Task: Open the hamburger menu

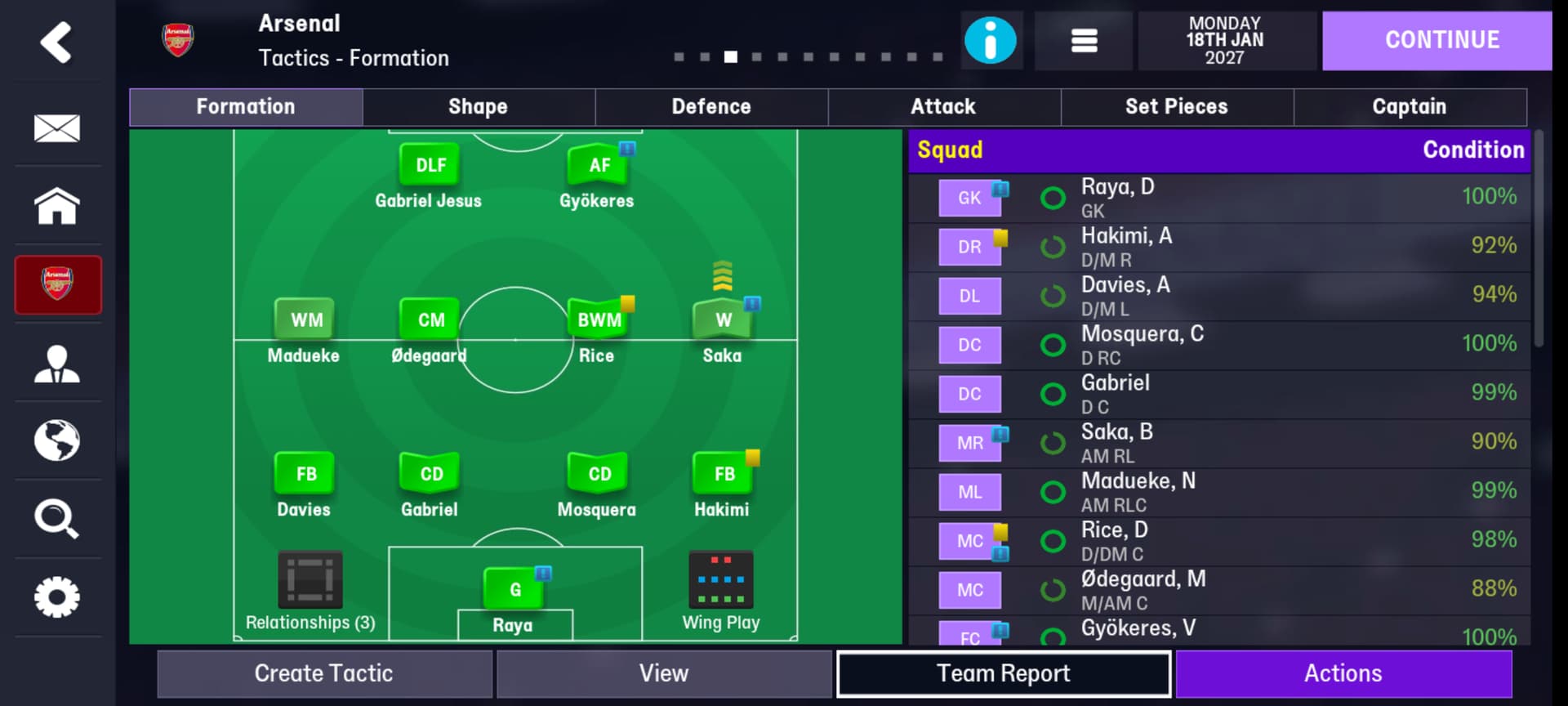Action: (x=1084, y=40)
